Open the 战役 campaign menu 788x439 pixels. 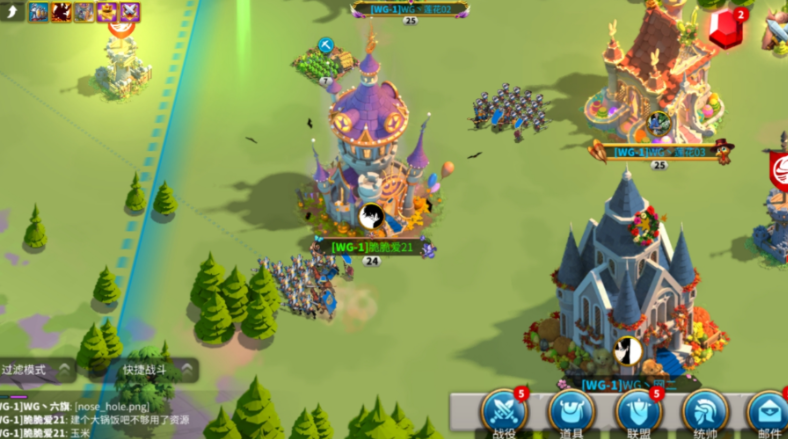pyautogui.click(x=503, y=411)
